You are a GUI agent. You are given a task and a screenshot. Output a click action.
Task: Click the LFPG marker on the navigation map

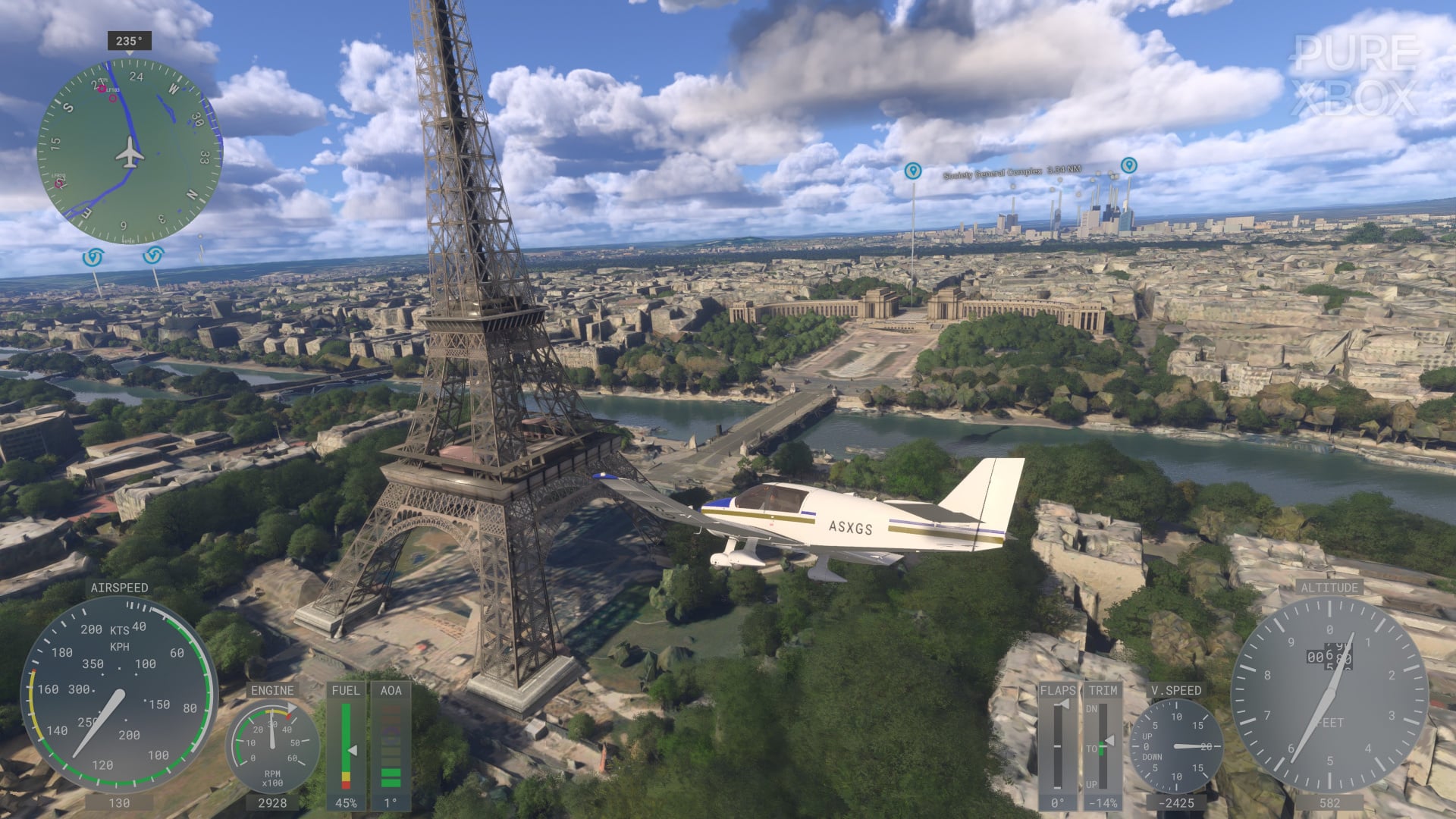58,184
